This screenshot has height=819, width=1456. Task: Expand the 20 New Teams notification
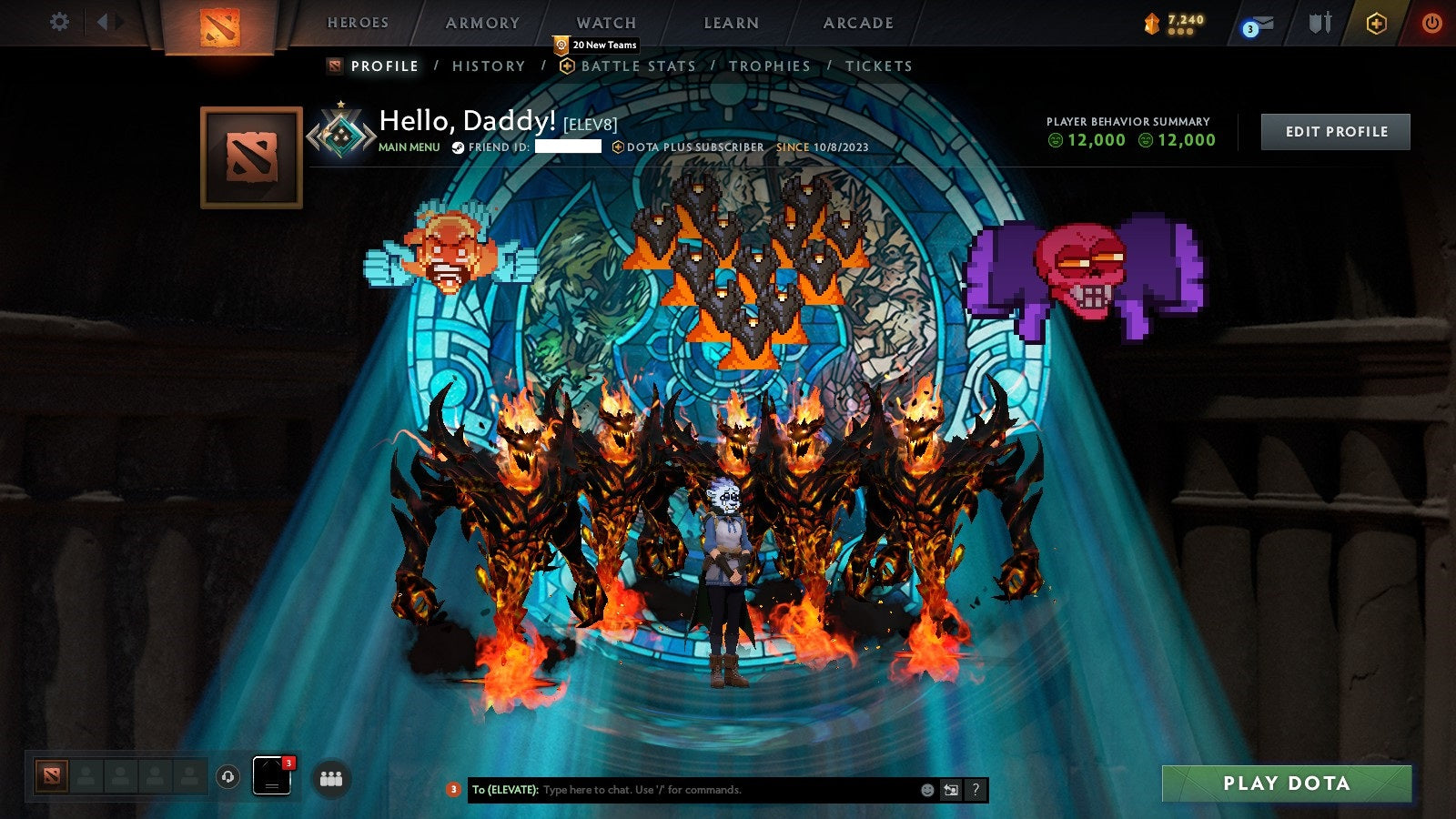pyautogui.click(x=596, y=43)
